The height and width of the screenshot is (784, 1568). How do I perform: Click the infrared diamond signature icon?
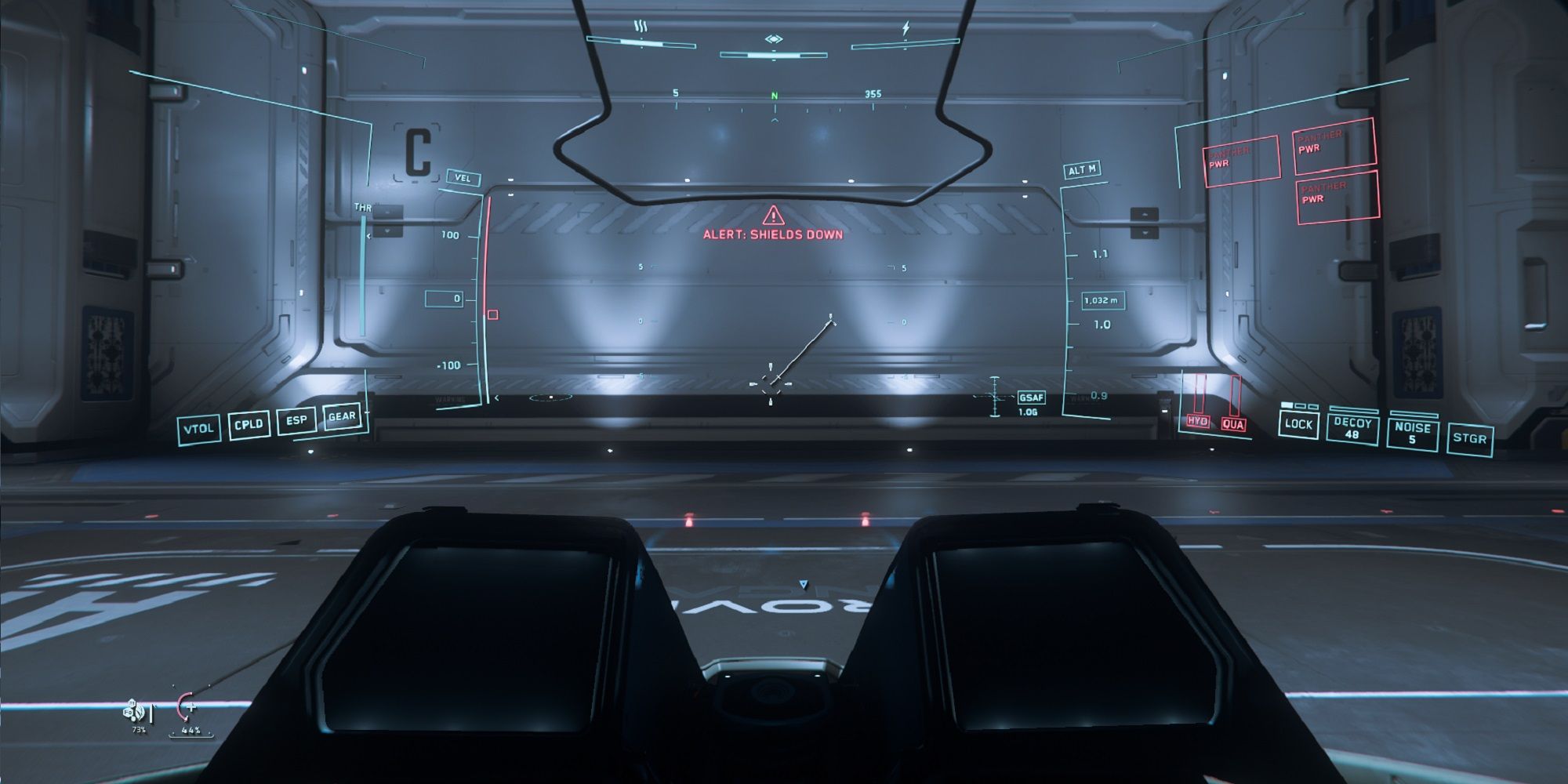773,38
